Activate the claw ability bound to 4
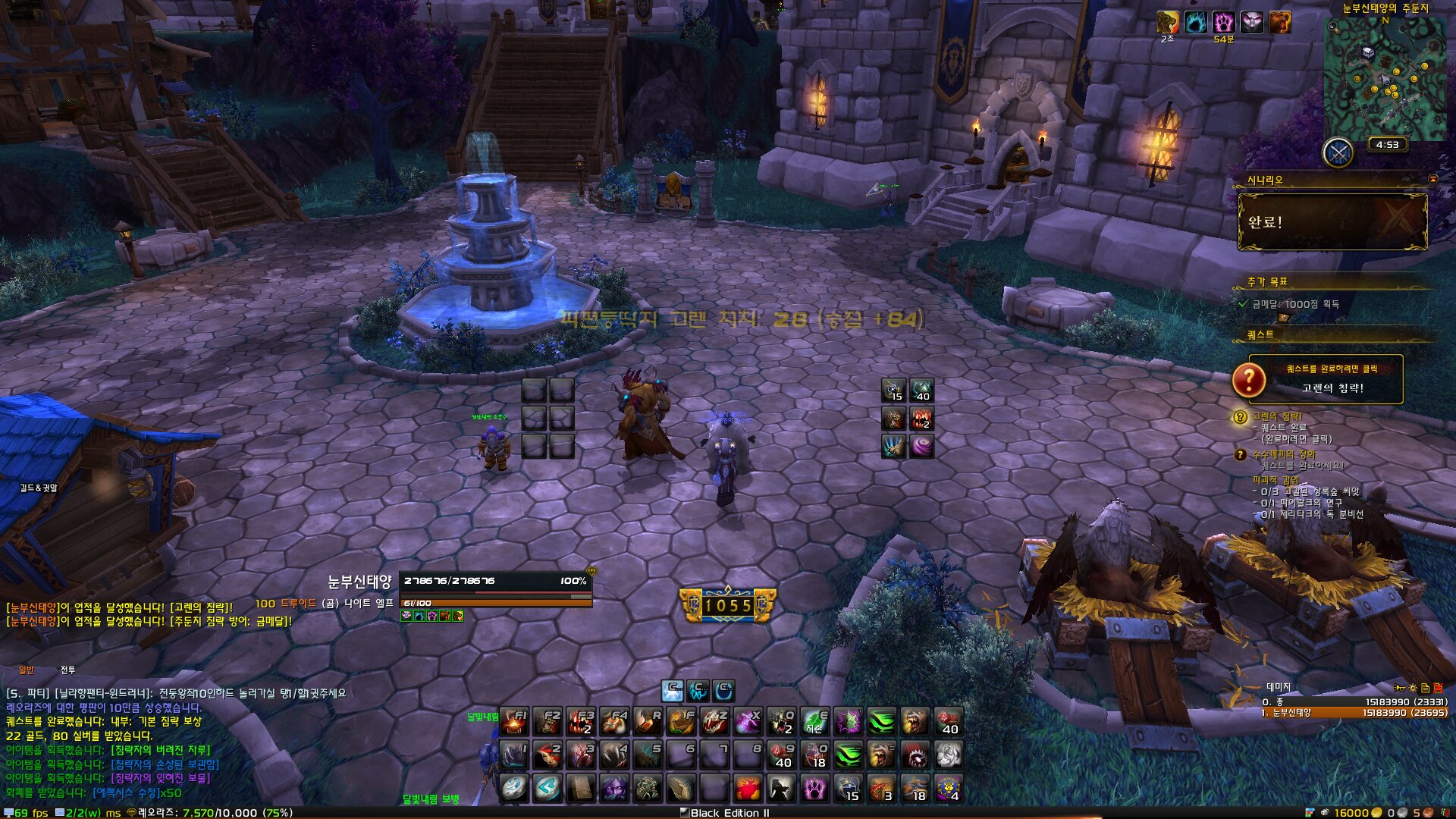Viewport: 1456px width, 819px height. point(614,755)
